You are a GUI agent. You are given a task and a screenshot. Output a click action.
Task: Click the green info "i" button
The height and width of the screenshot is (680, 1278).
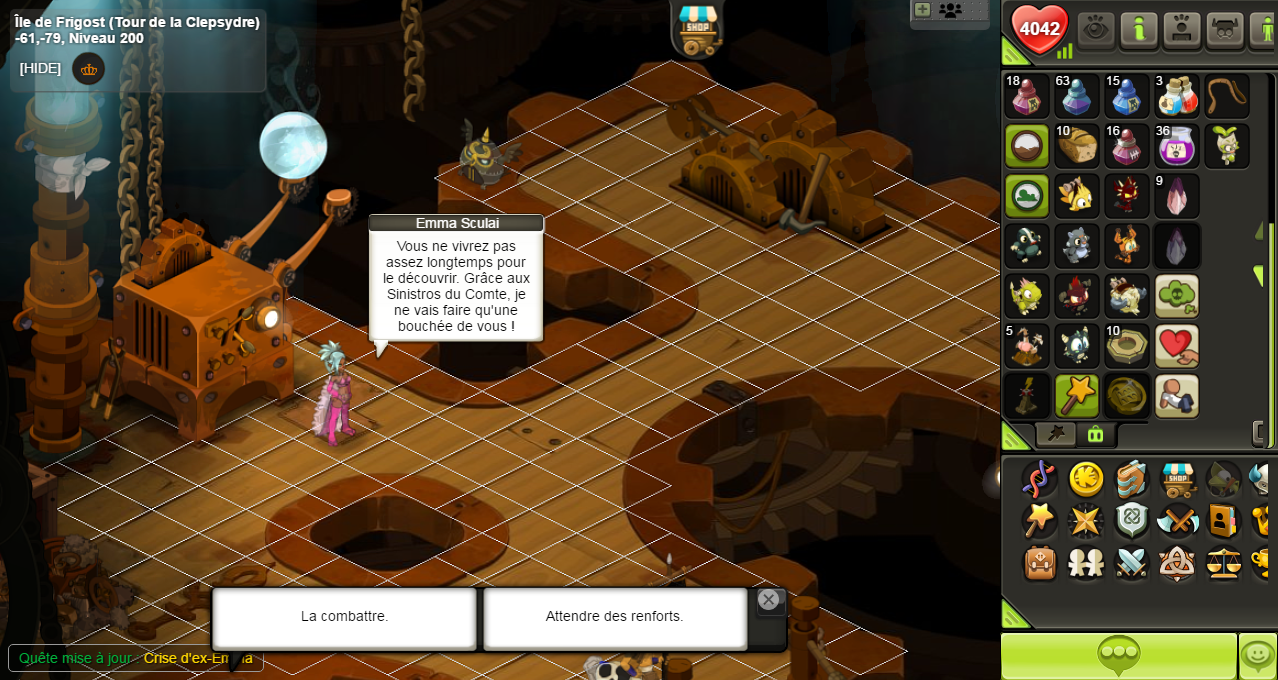pos(1139,29)
